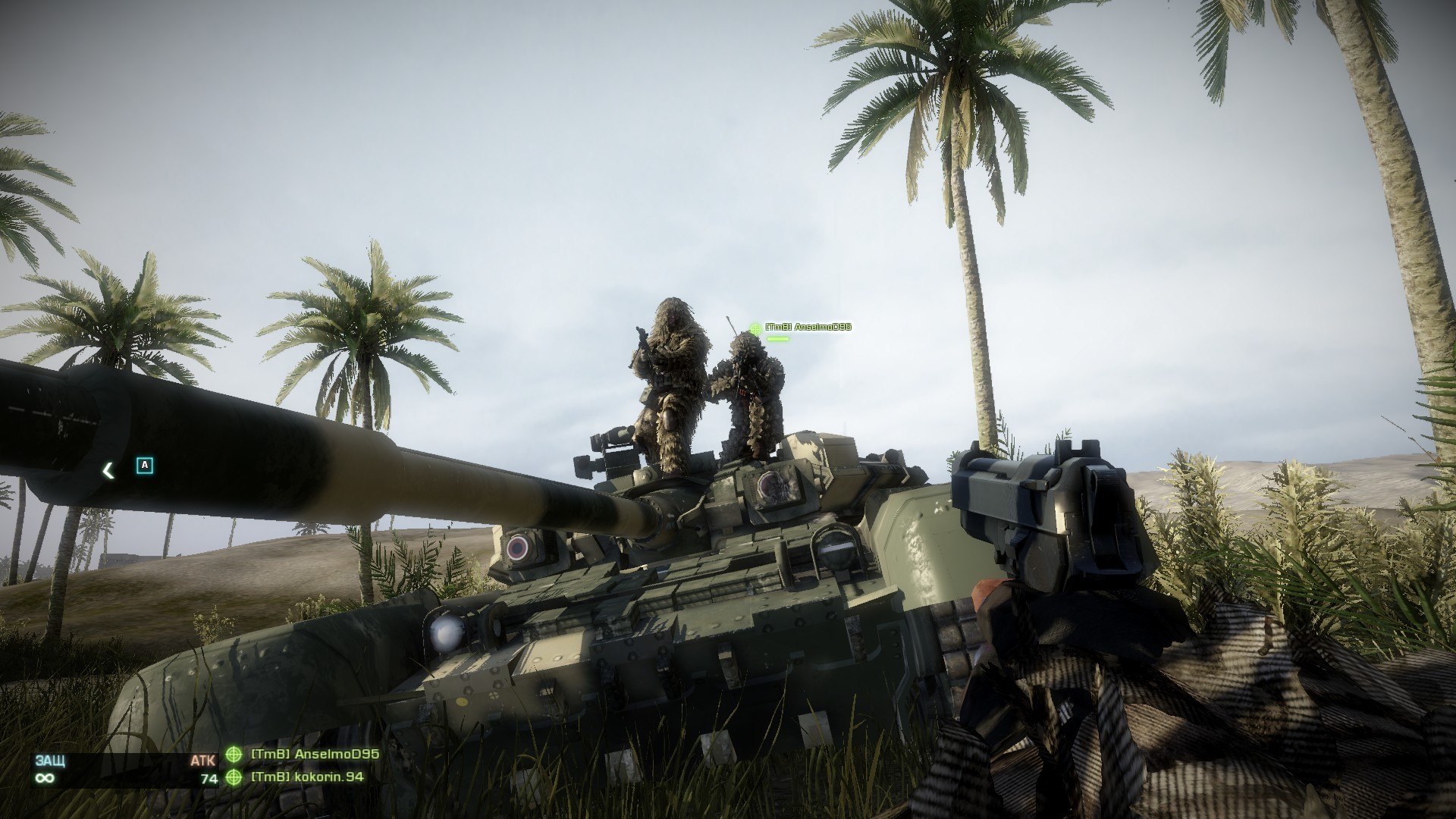Select AnselmoD95 in the squad list
The height and width of the screenshot is (819, 1456).
pos(314,755)
